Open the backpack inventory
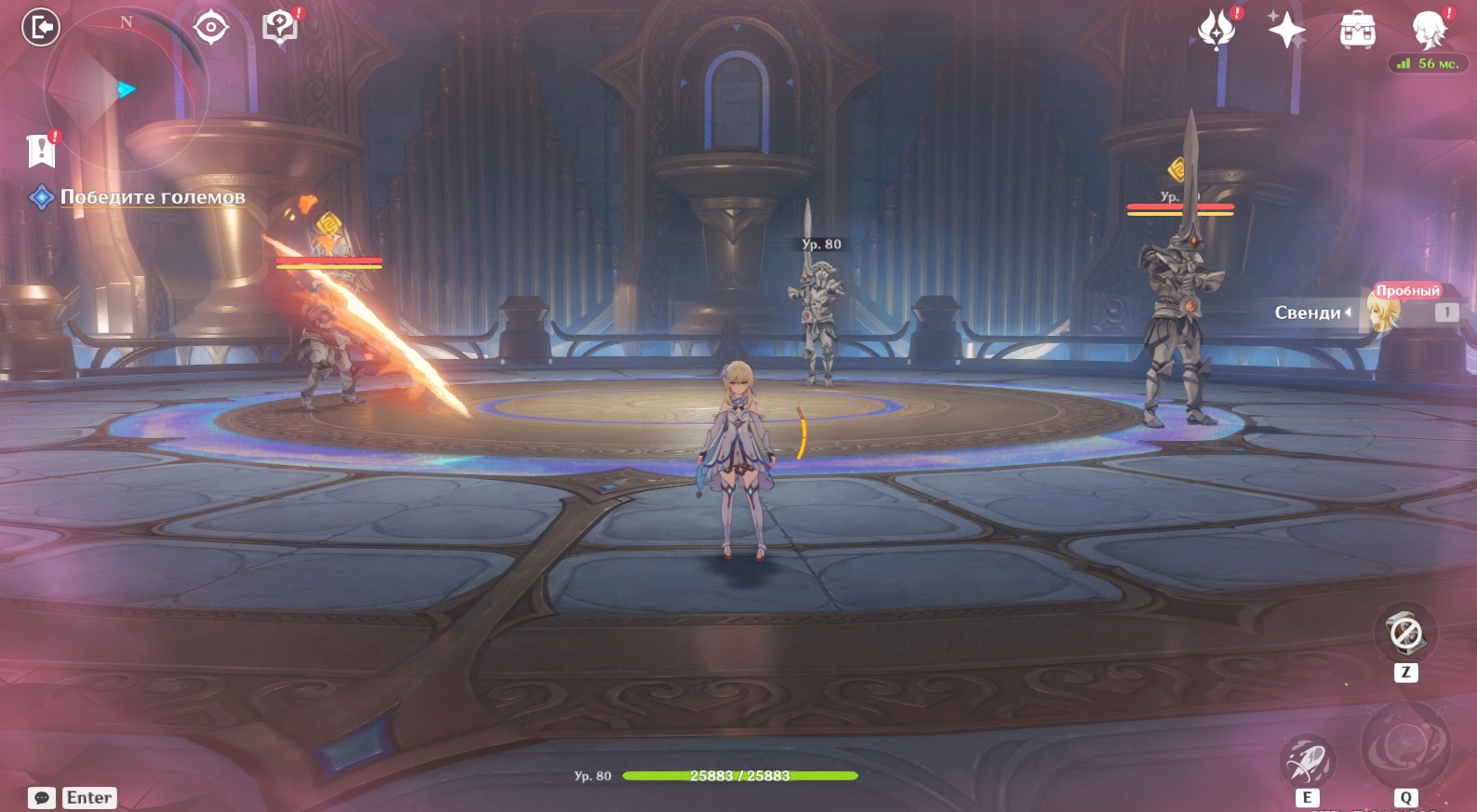 [1357, 31]
